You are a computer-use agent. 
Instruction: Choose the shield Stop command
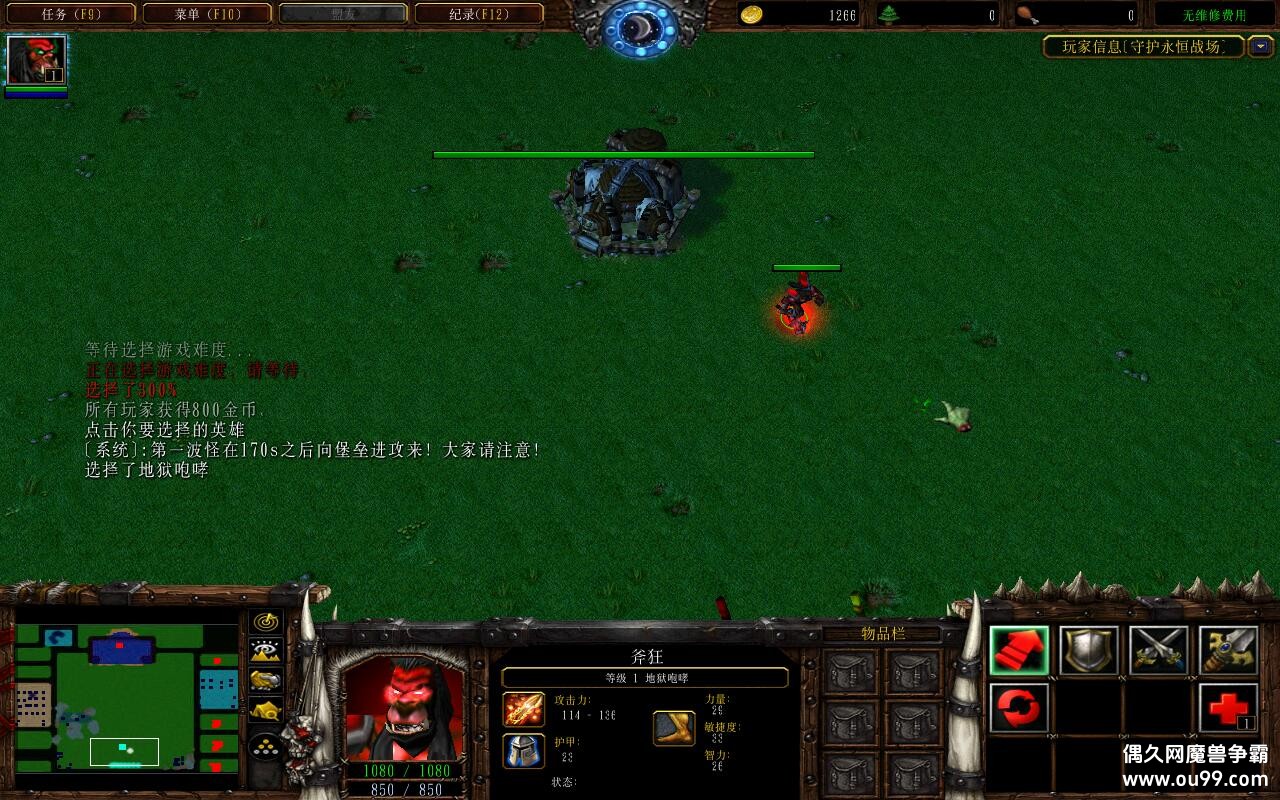click(1089, 651)
